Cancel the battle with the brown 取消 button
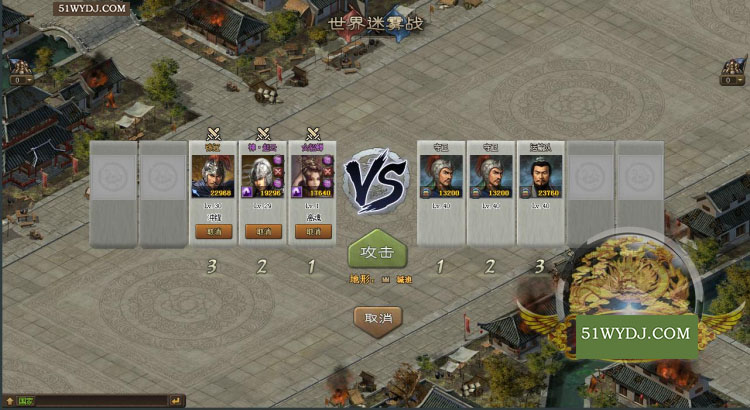 coord(378,319)
